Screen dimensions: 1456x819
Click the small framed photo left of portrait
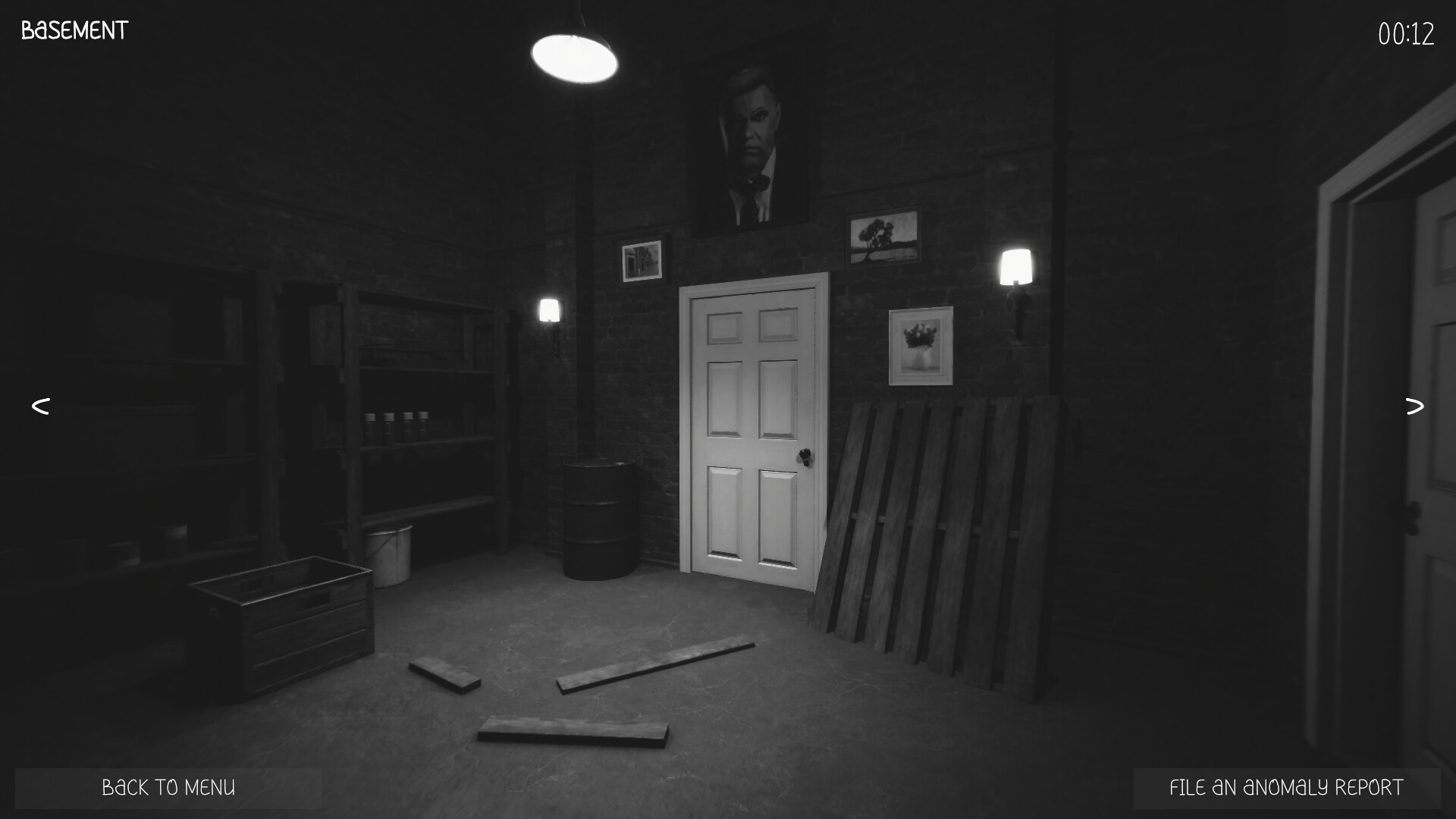pos(641,262)
